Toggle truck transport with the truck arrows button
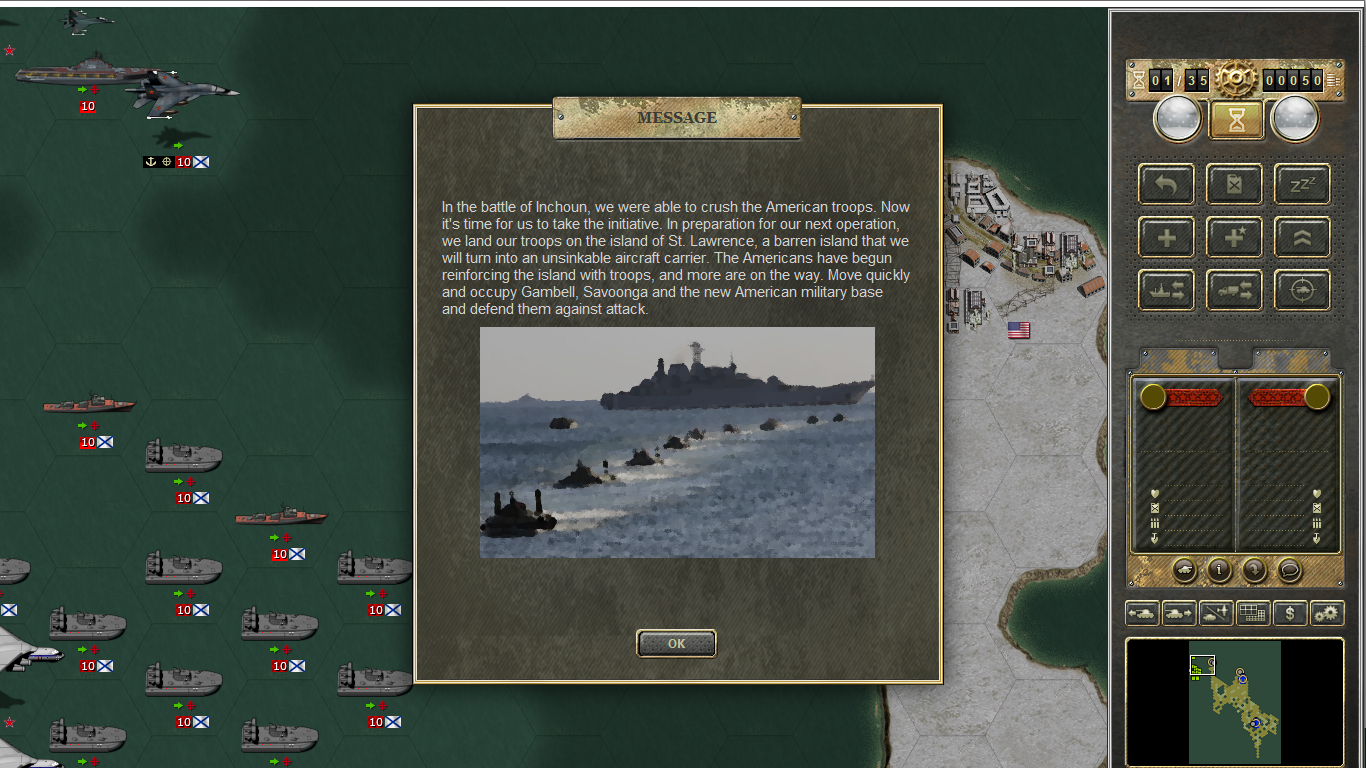Viewport: 1366px width, 768px height. 1234,290
